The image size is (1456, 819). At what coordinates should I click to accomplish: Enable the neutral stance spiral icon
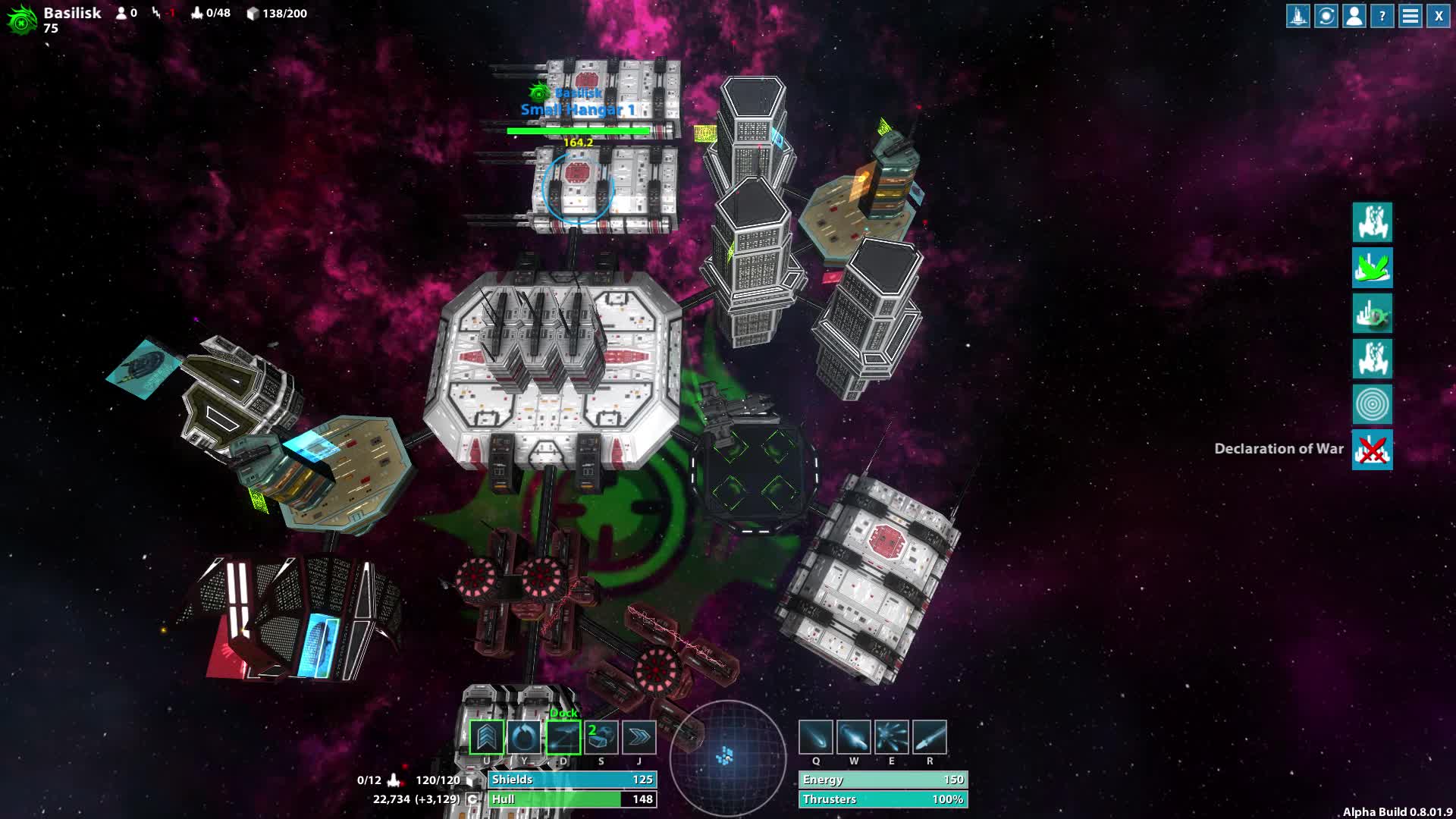(1373, 406)
